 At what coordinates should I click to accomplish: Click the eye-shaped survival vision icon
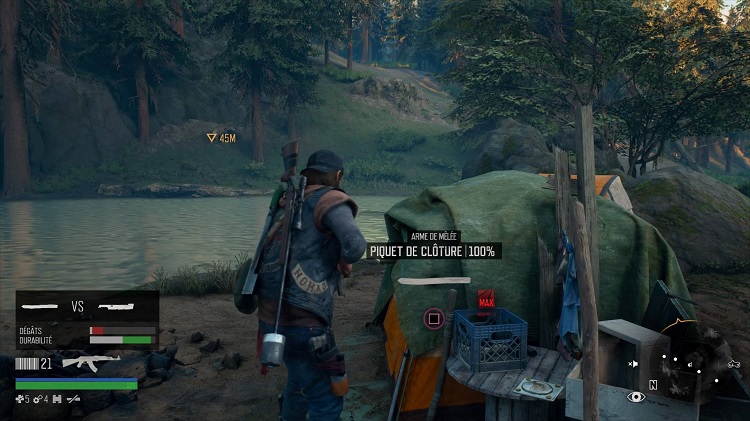[x=635, y=397]
